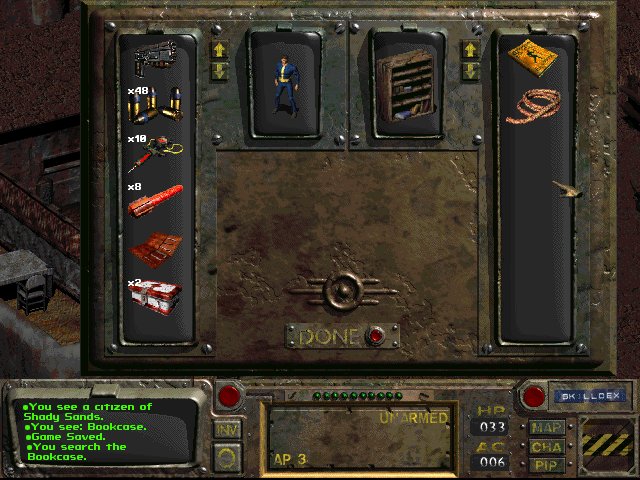Viewport: 640px width, 480px height.
Task: Select the 10mm pistol in your inventory
Action: click(x=158, y=57)
